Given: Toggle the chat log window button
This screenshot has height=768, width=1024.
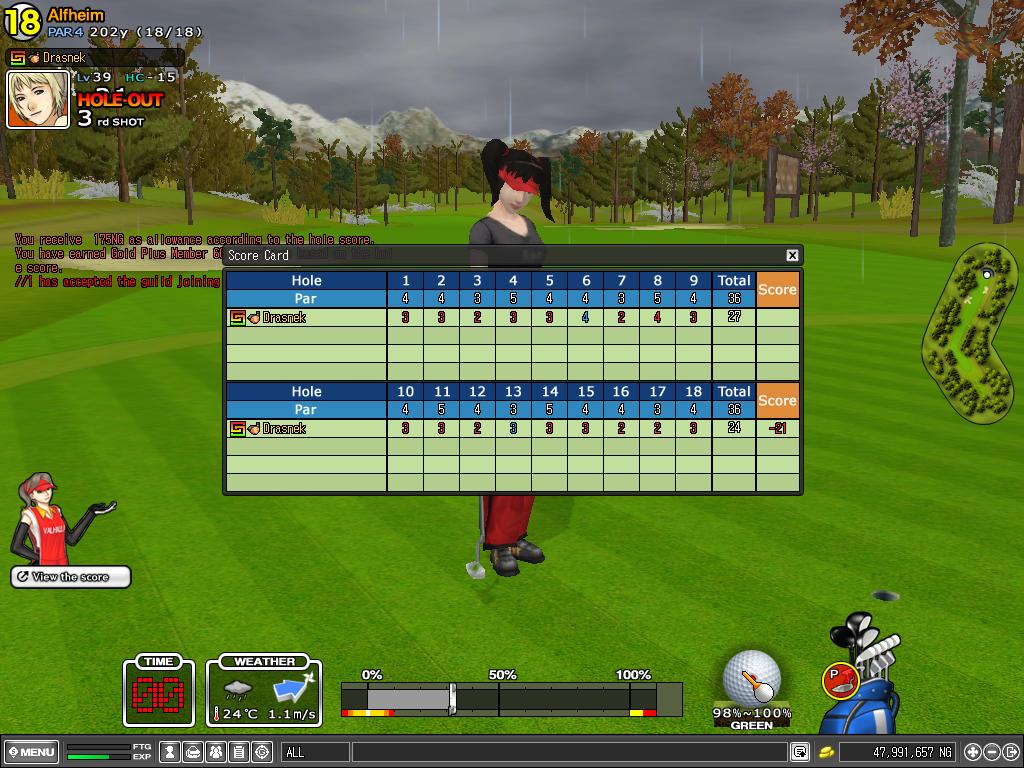Looking at the screenshot, I should click(800, 752).
